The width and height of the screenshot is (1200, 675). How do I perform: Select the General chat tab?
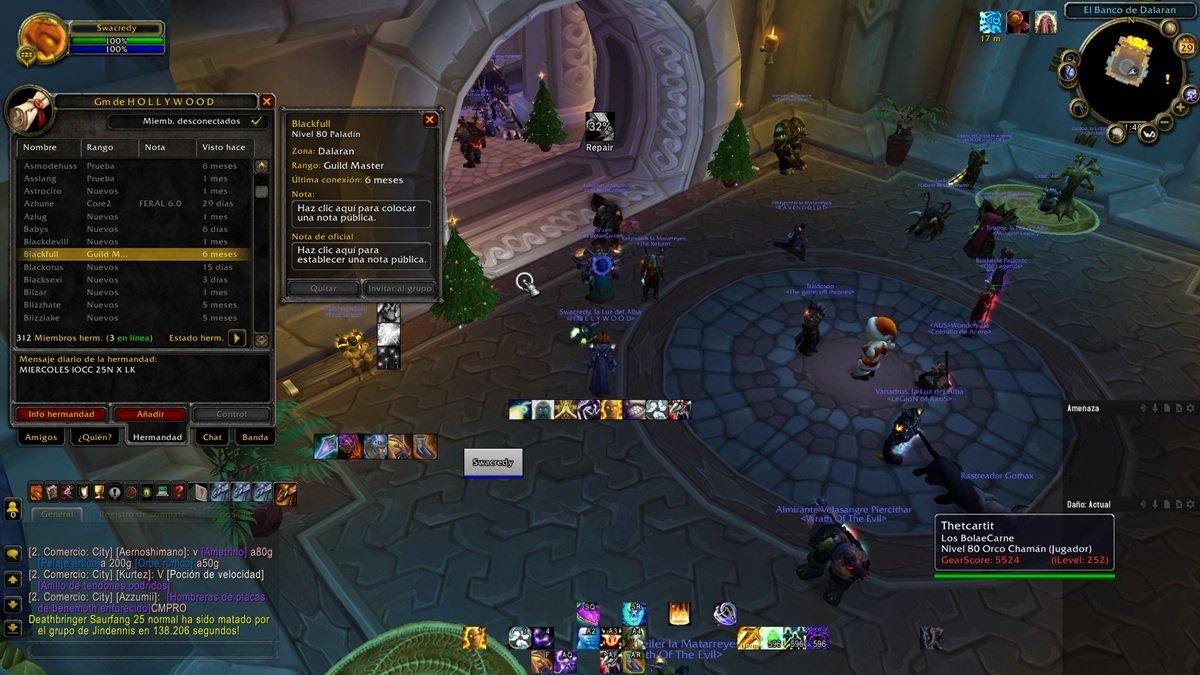(x=57, y=514)
